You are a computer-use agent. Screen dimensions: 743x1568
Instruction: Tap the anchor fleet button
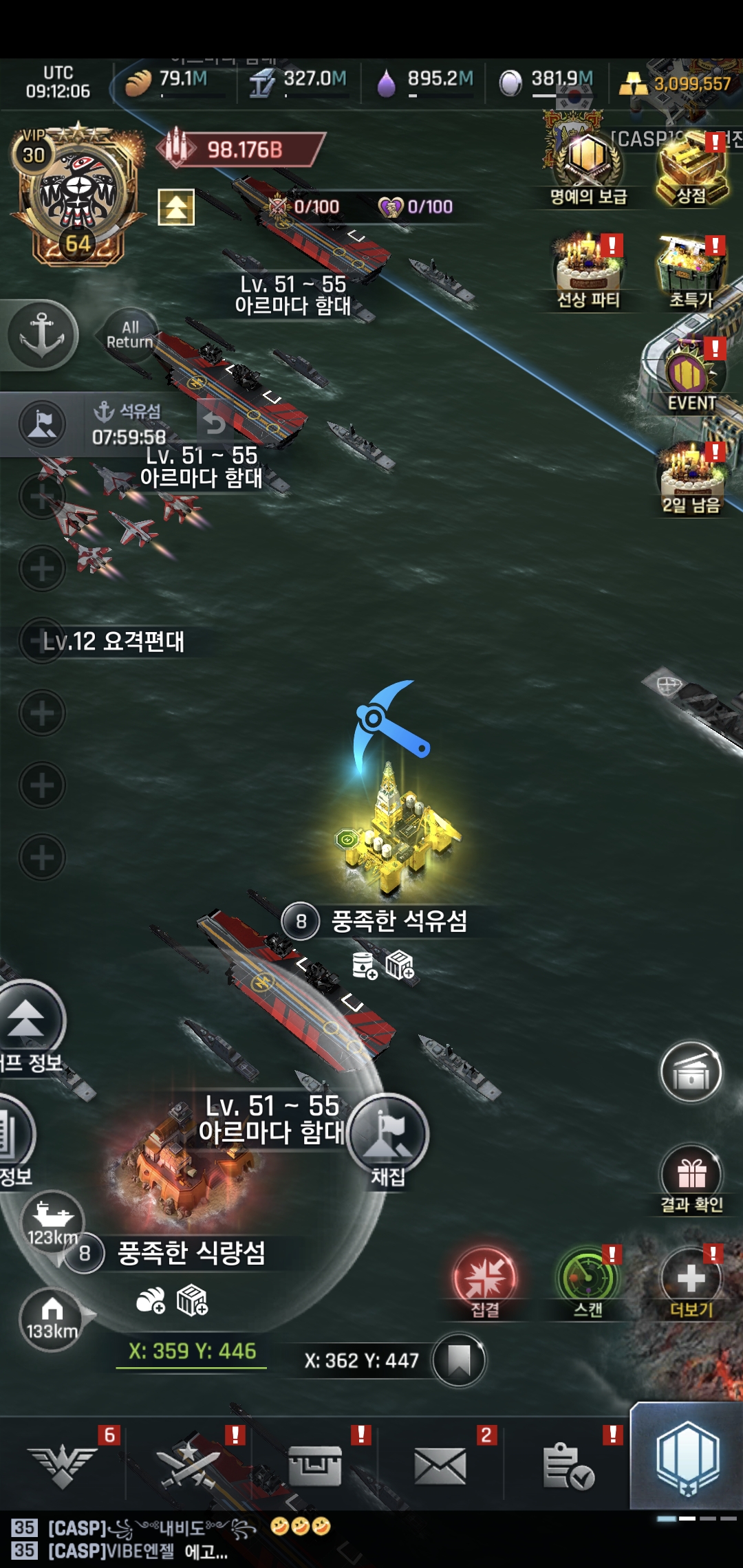pyautogui.click(x=41, y=335)
